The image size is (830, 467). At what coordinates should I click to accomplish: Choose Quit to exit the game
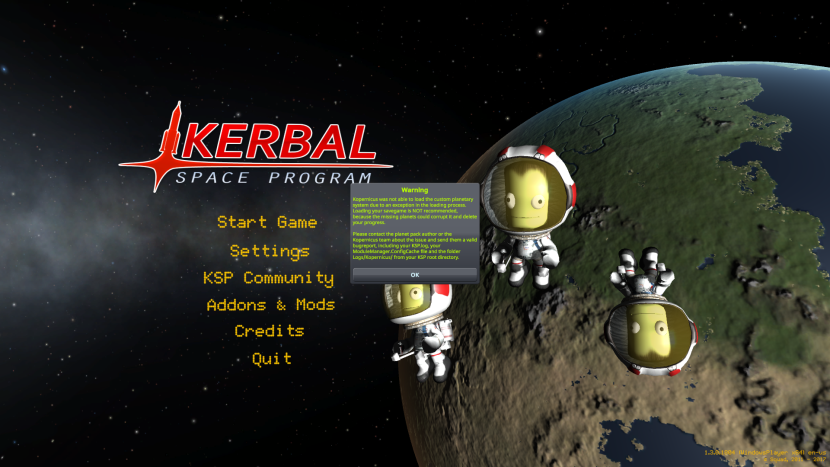tap(271, 358)
